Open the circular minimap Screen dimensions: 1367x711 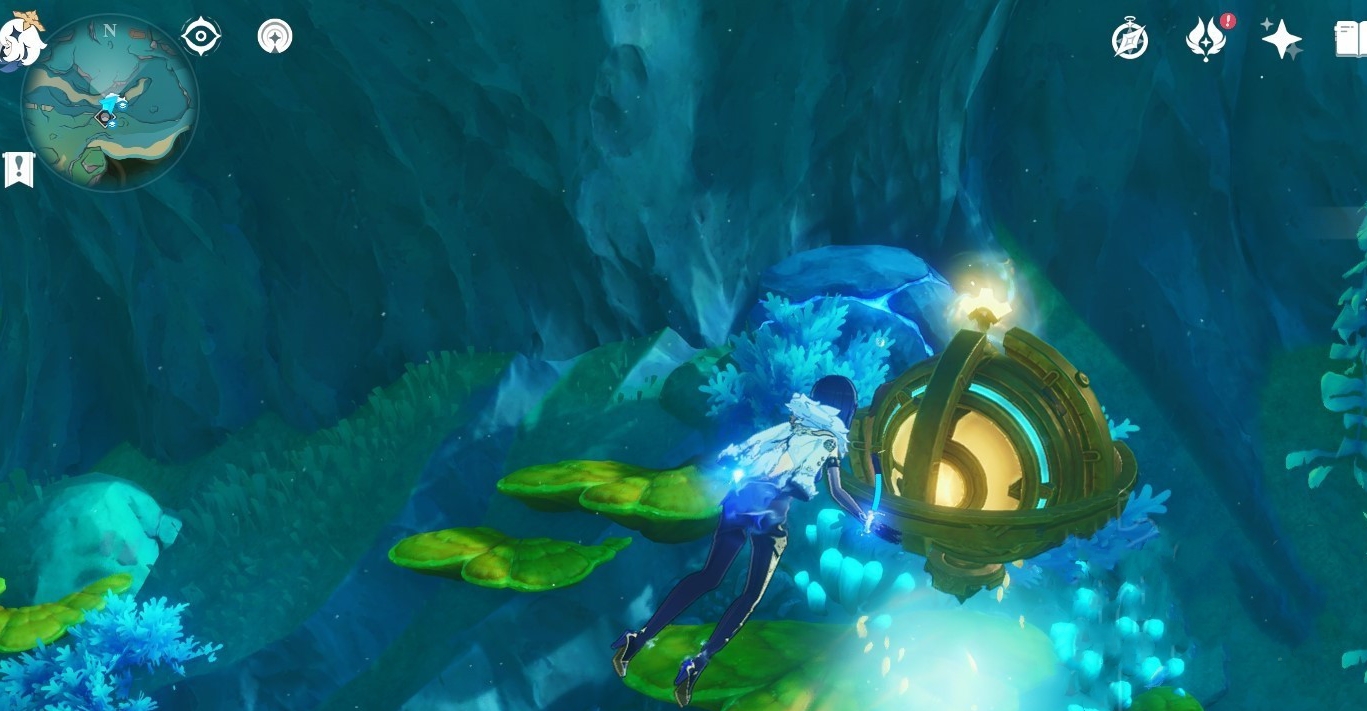click(110, 102)
